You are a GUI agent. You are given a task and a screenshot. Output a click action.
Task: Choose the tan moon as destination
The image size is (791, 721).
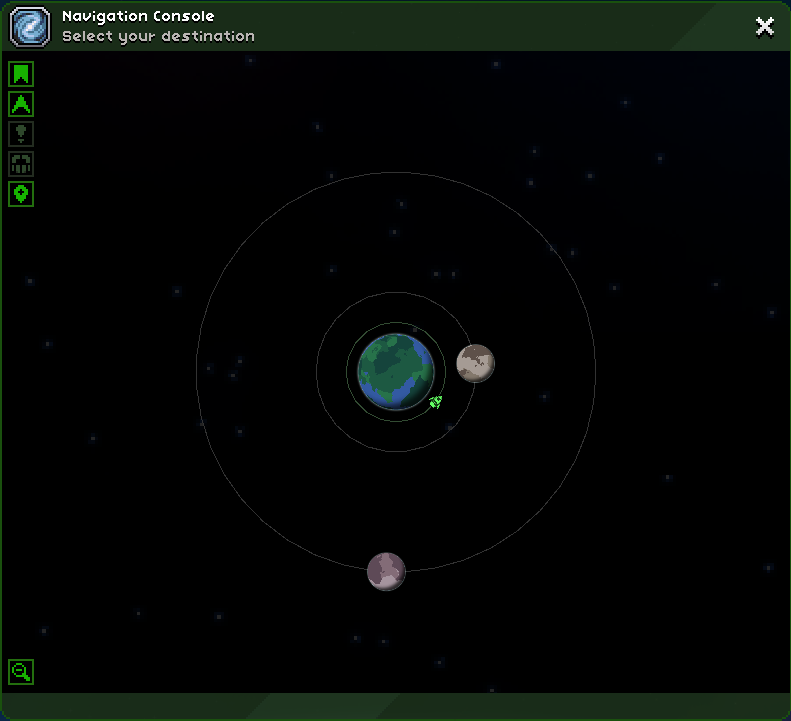pyautogui.click(x=475, y=363)
